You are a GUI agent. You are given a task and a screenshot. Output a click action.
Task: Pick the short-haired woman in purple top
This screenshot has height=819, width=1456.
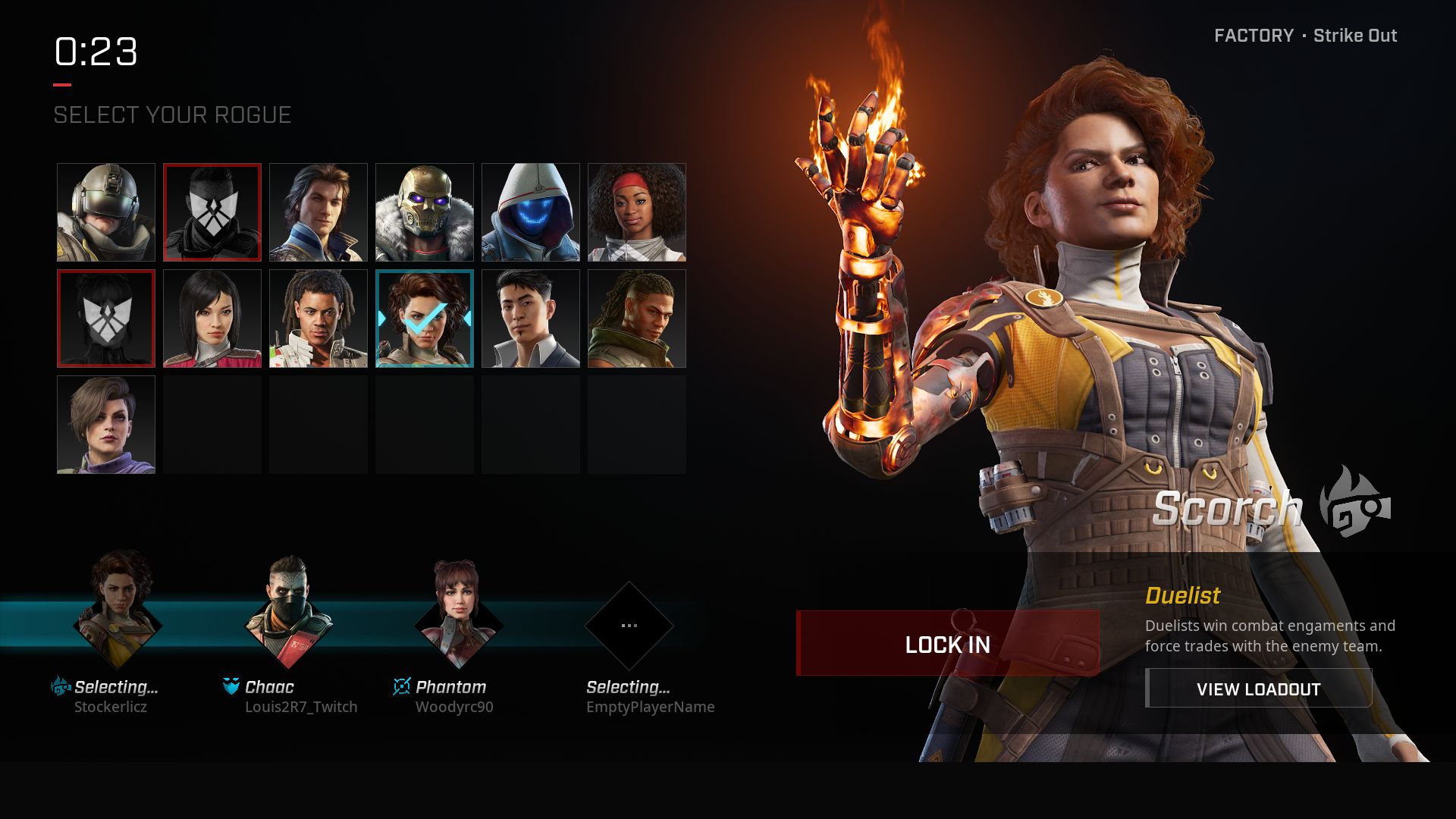[x=106, y=425]
